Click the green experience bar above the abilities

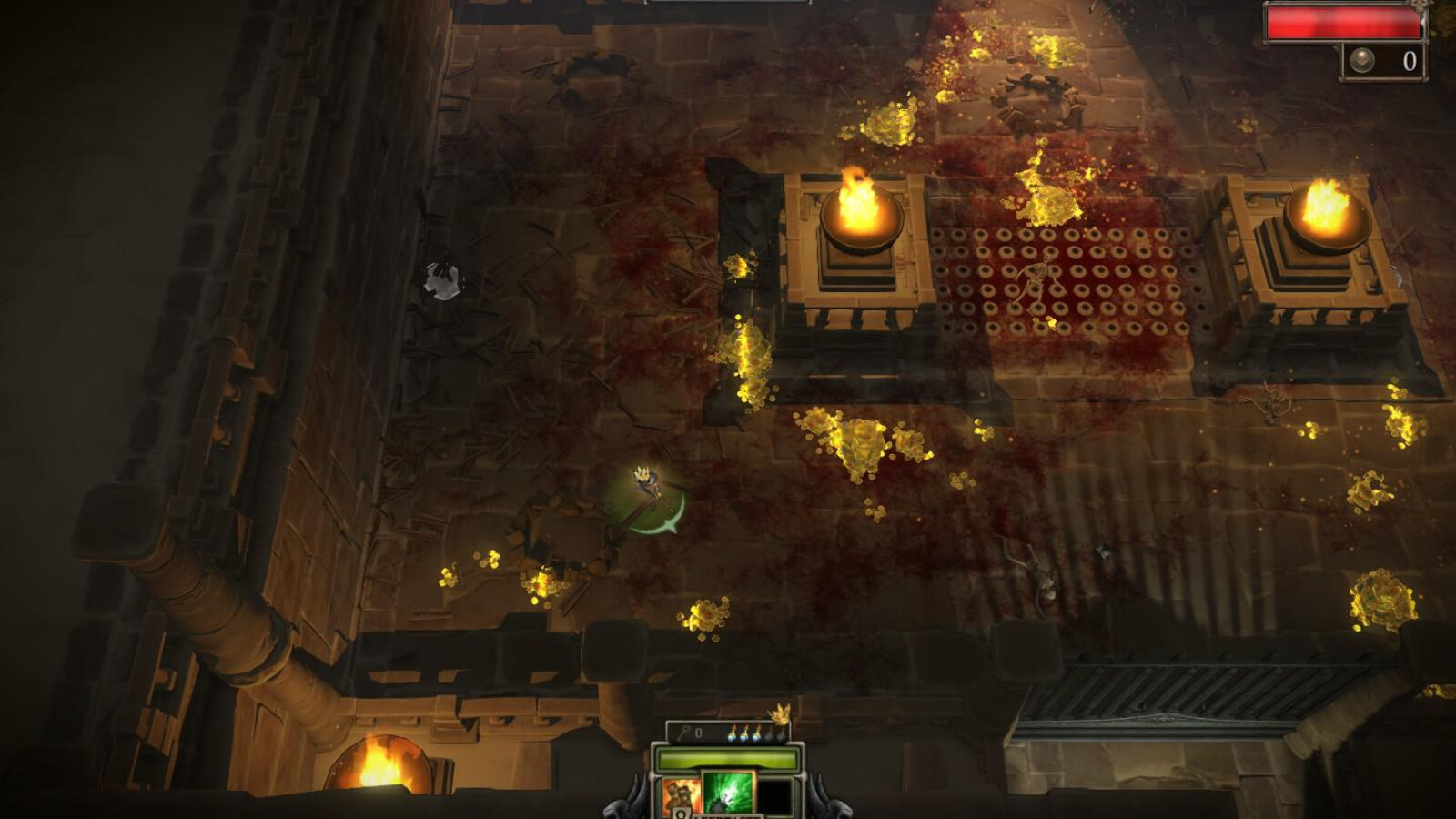coord(728,758)
